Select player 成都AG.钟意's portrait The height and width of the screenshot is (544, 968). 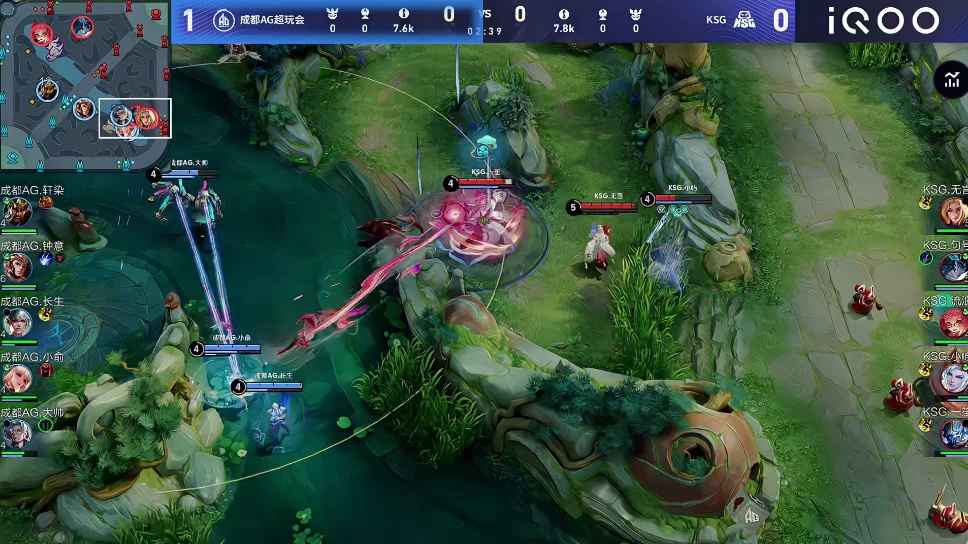pos(17,267)
